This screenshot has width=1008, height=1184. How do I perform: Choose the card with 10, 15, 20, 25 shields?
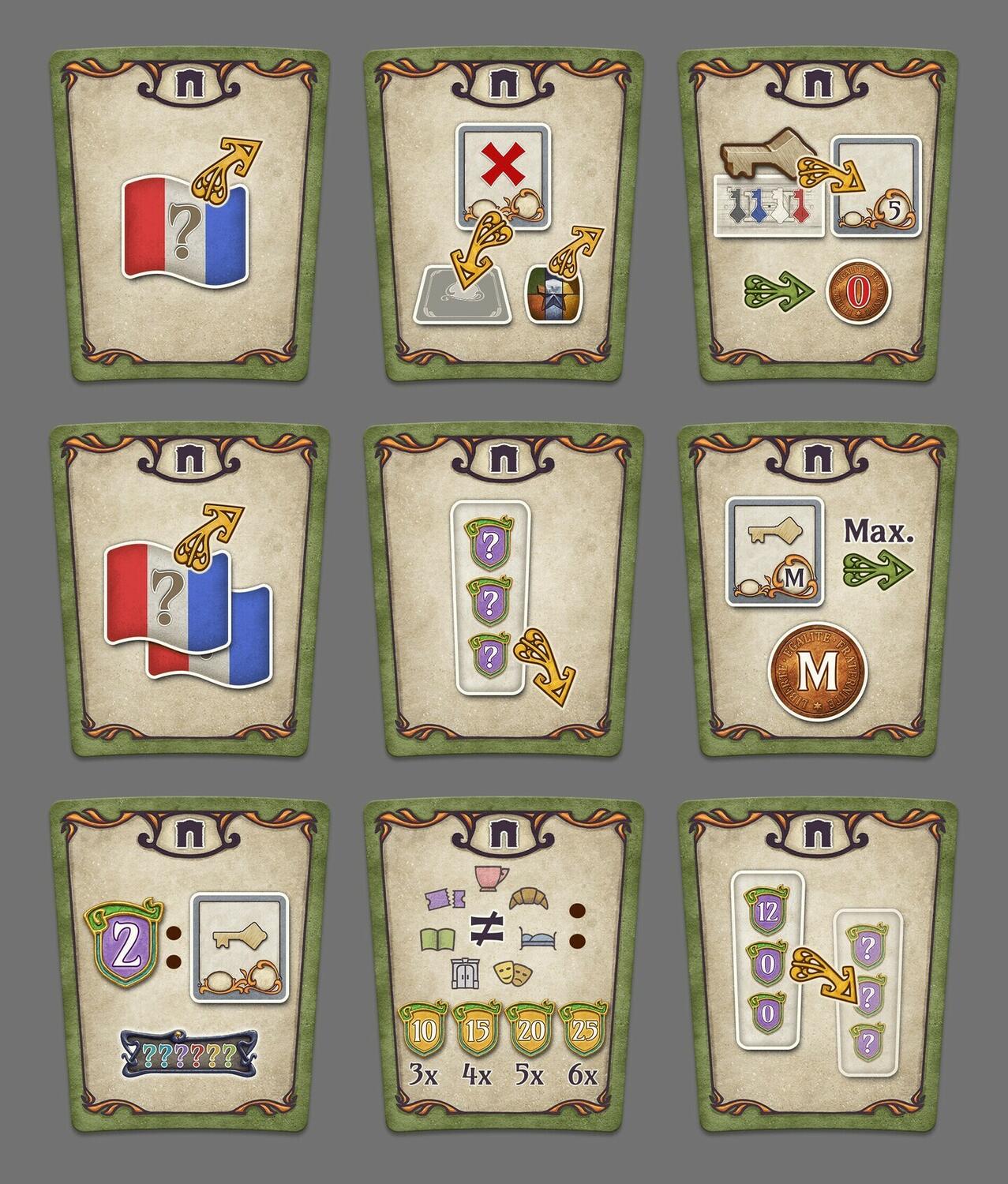503,967
